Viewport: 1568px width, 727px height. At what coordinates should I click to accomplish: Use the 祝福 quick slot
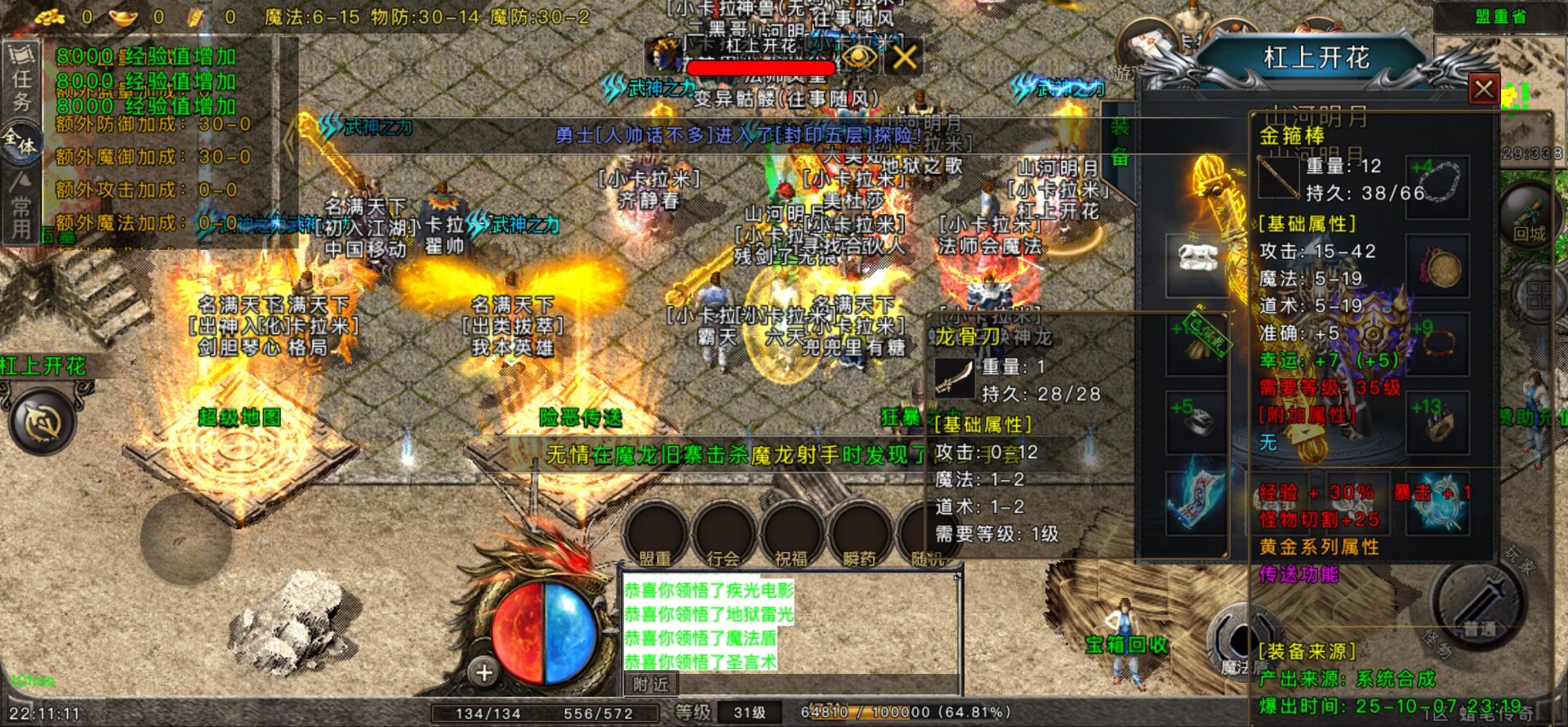pyautogui.click(x=791, y=535)
